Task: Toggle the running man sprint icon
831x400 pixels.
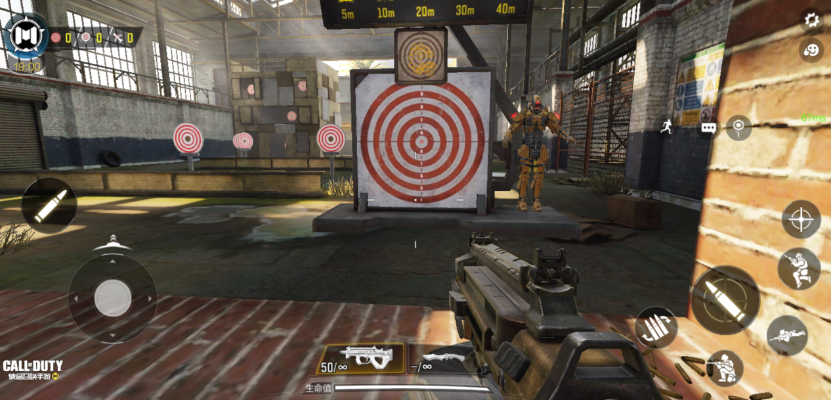Action: pos(667,124)
